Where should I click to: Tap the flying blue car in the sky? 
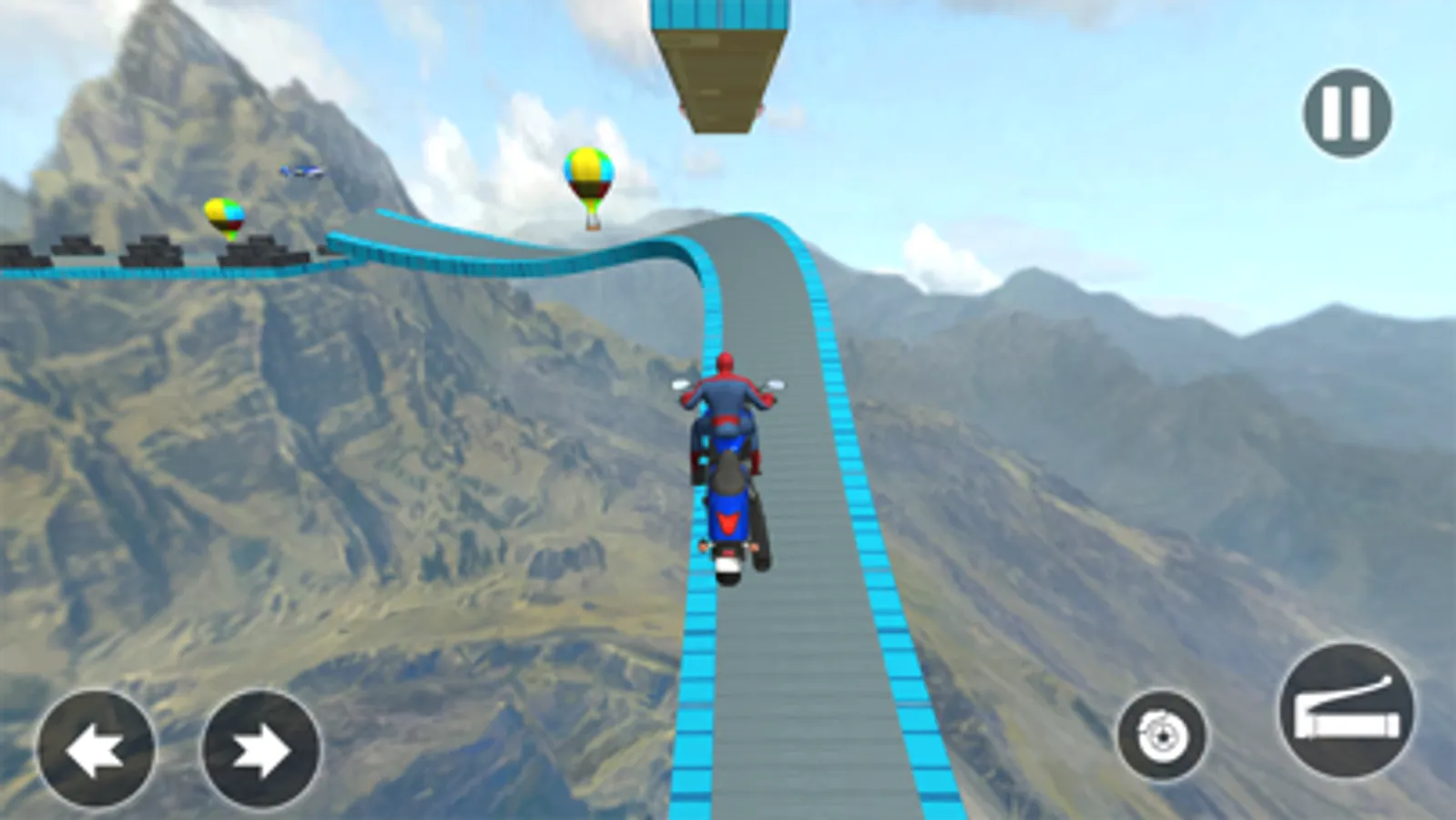301,171
